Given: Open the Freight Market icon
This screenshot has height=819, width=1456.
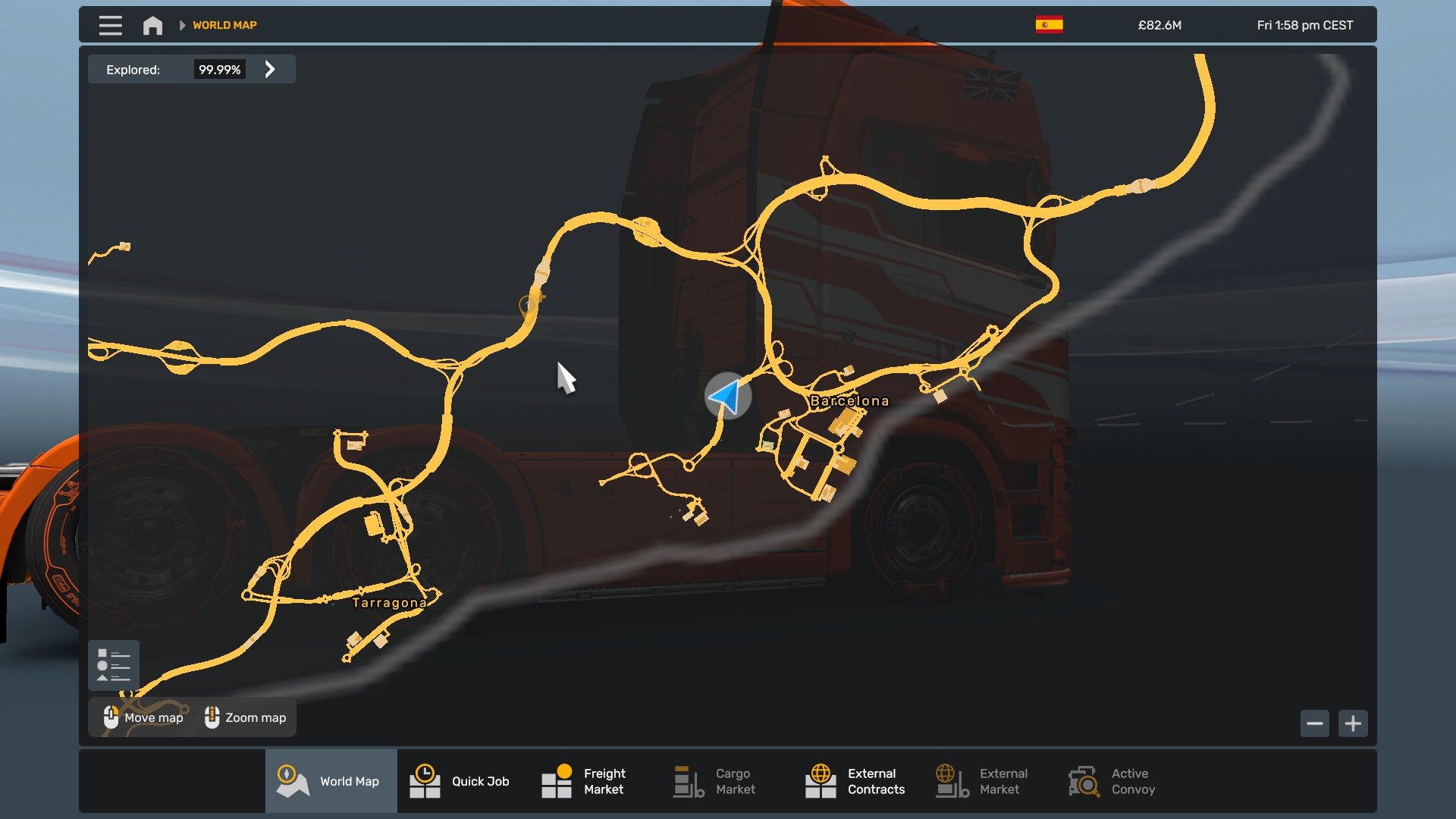Looking at the screenshot, I should 556,780.
